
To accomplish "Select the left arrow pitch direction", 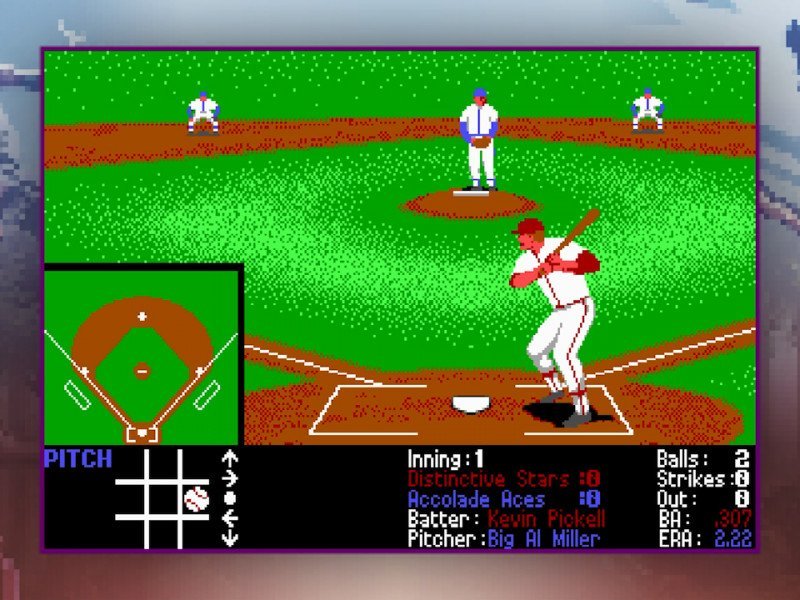I will click(230, 516).
